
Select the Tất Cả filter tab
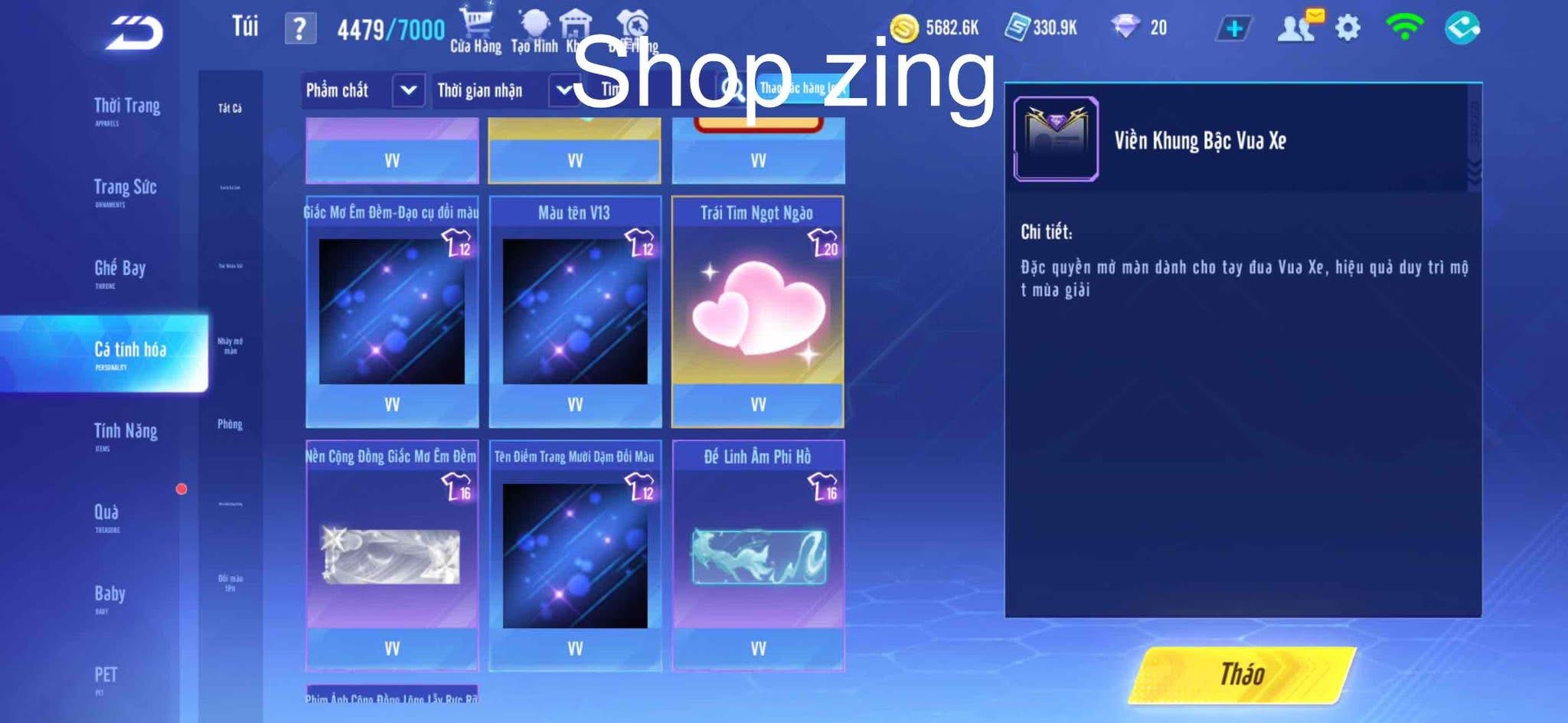point(228,109)
